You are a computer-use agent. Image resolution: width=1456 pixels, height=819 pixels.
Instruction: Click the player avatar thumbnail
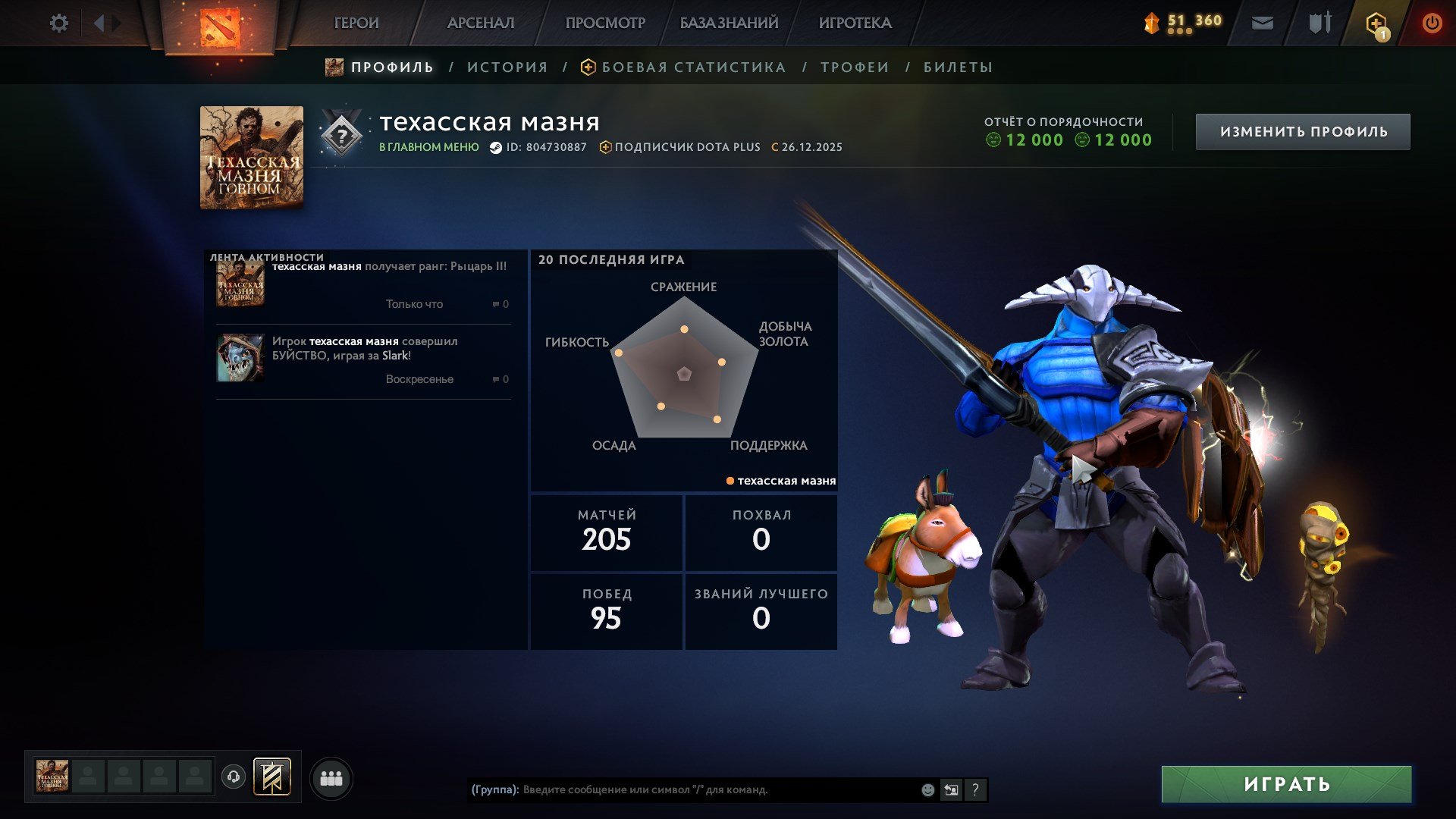(x=251, y=158)
